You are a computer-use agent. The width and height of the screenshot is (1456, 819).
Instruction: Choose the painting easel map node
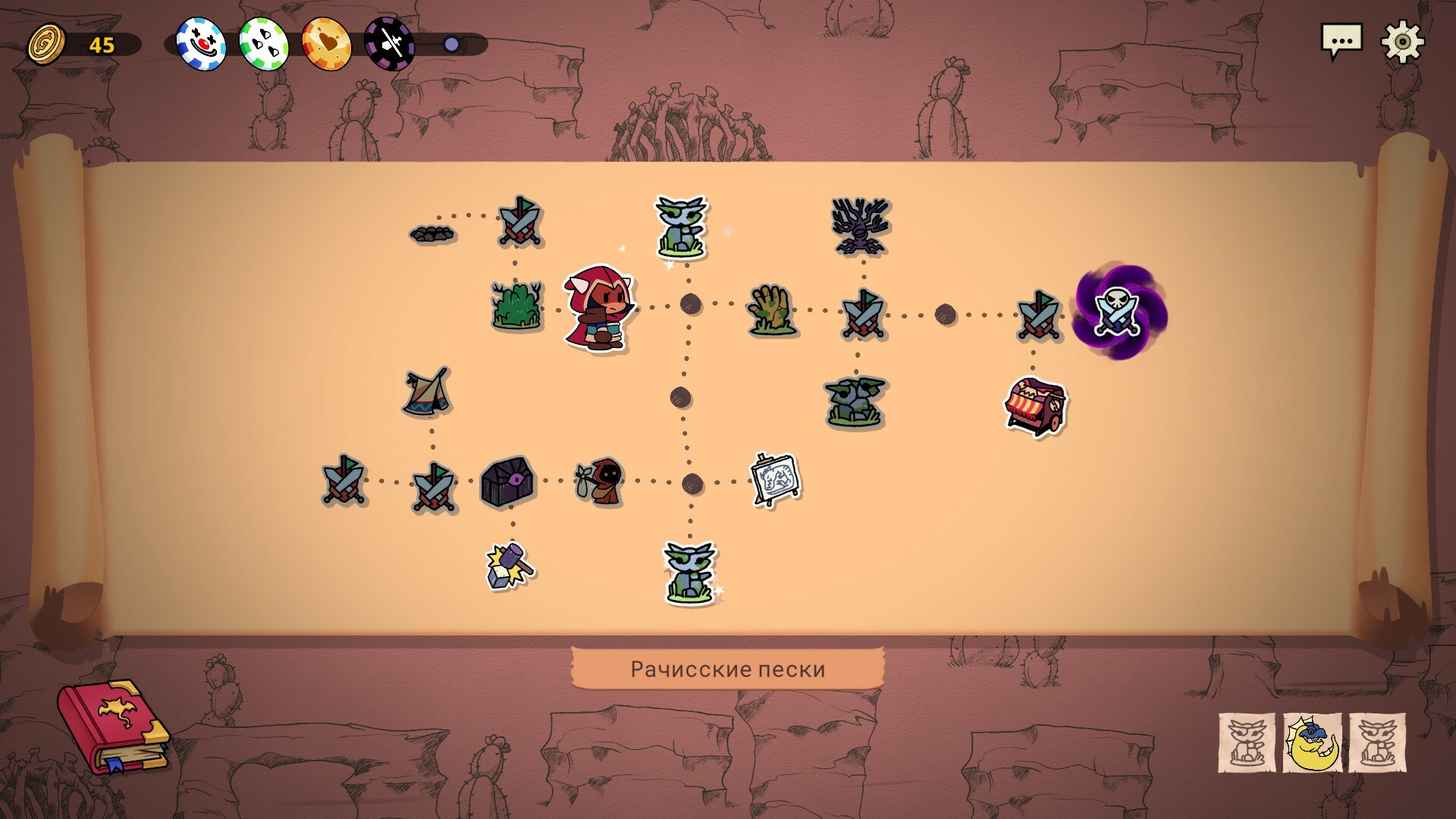[x=775, y=479]
